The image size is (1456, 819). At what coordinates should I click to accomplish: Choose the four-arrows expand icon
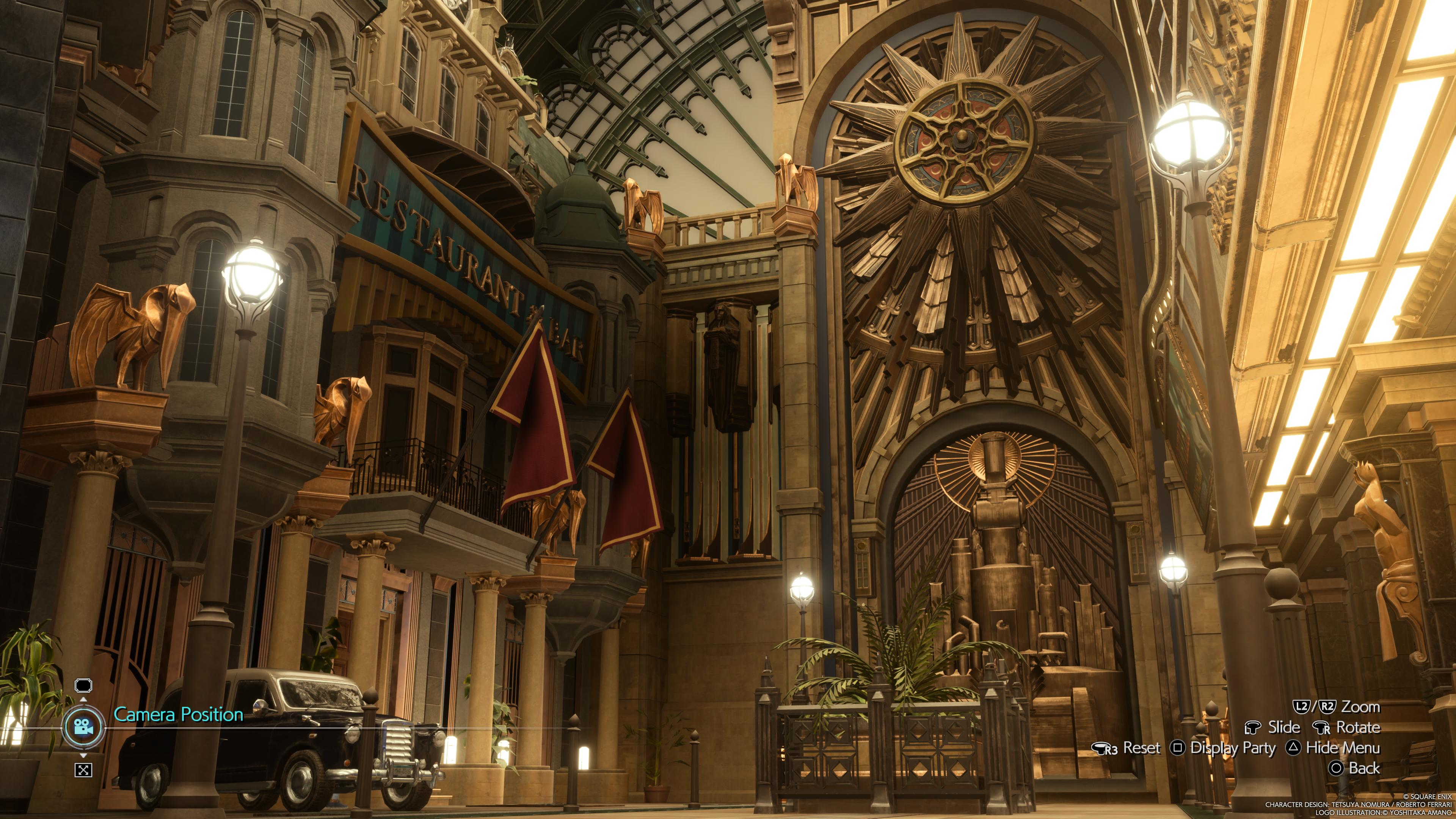click(83, 770)
